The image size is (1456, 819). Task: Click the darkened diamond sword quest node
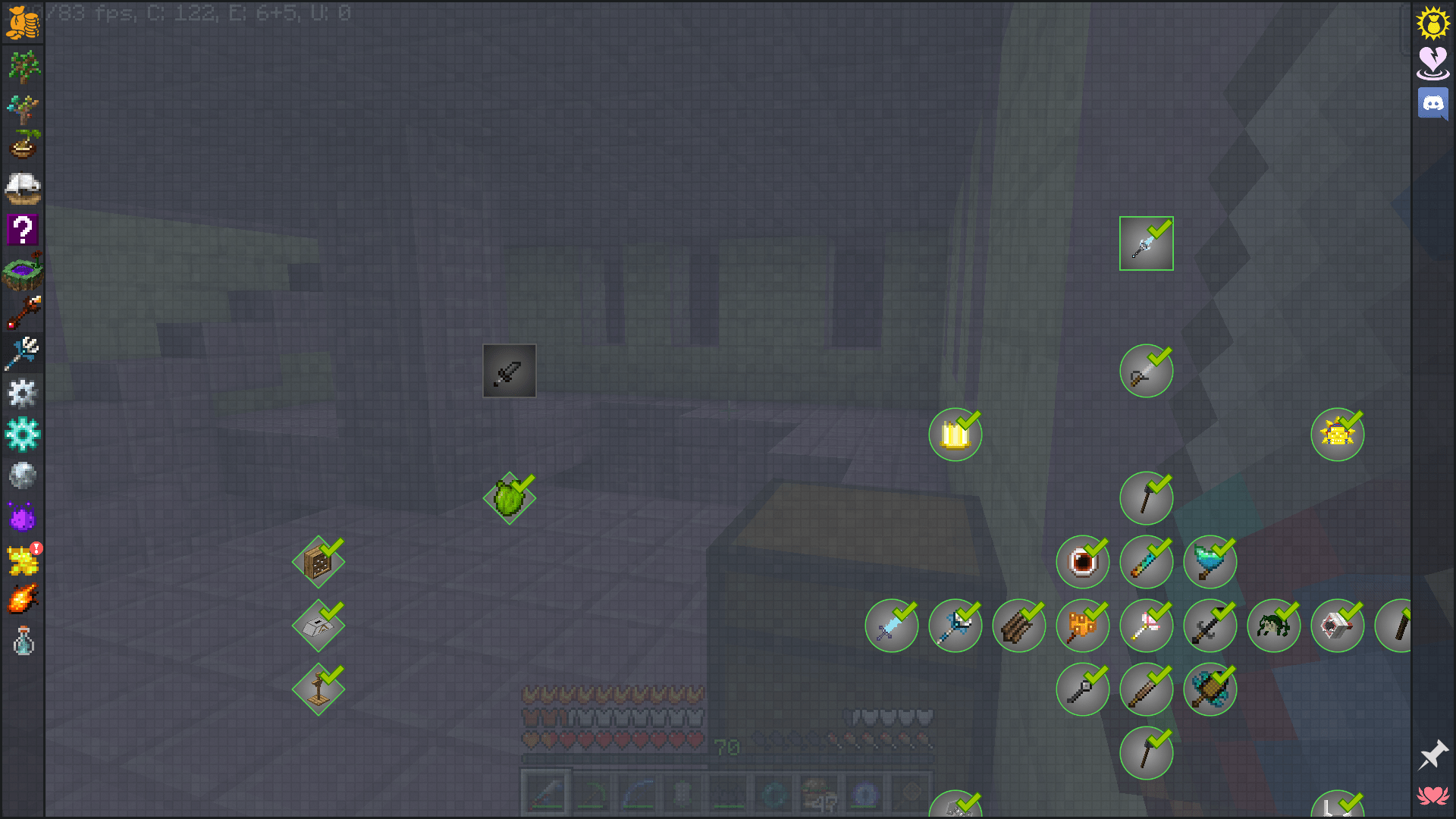tap(509, 370)
